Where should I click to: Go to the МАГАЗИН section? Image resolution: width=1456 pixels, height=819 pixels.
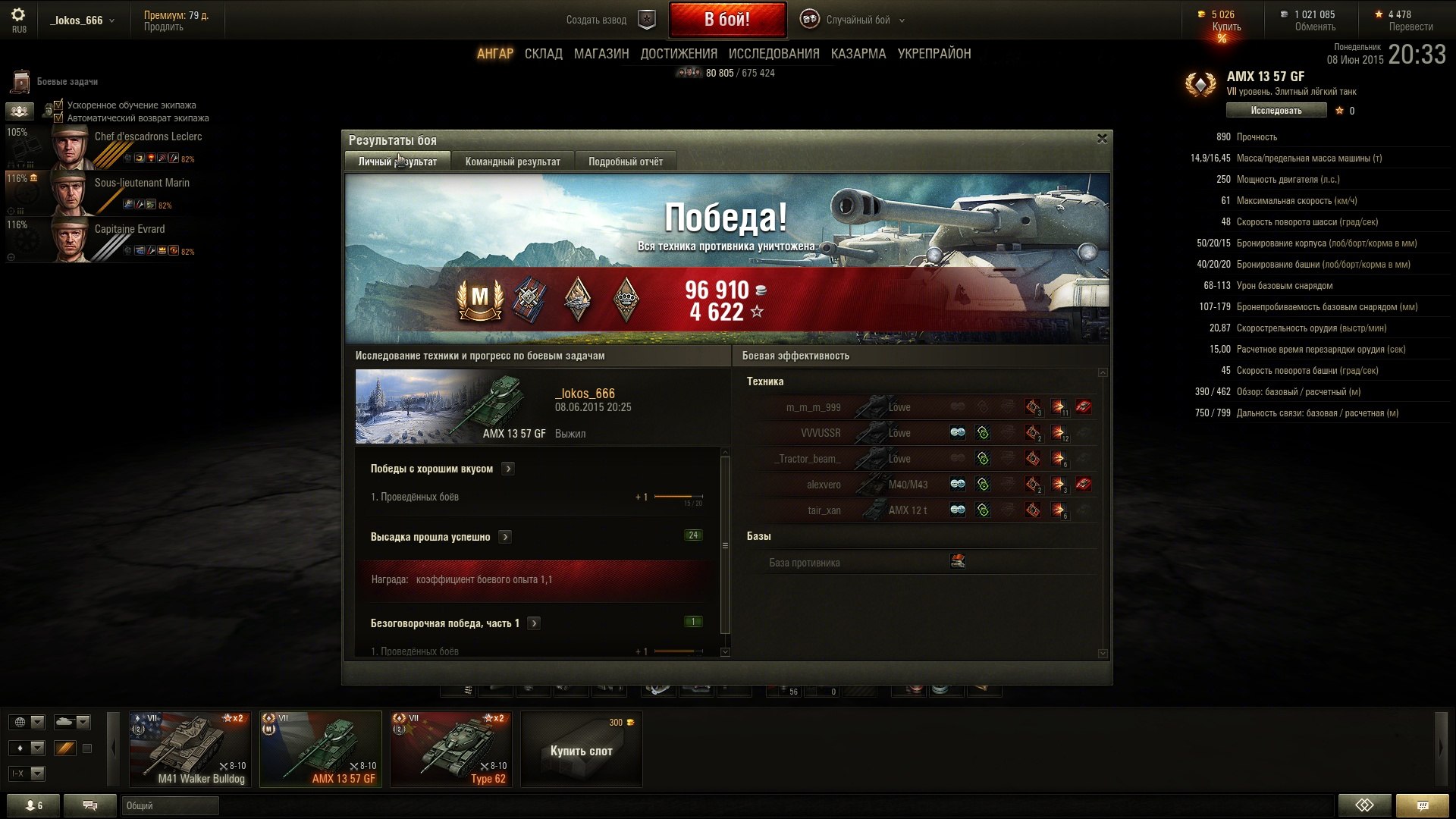click(x=601, y=54)
